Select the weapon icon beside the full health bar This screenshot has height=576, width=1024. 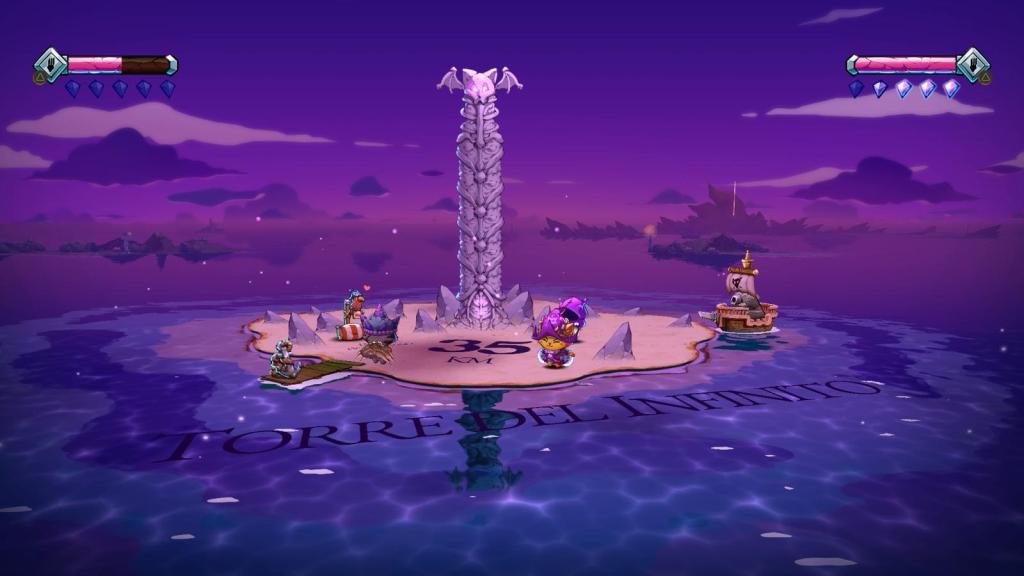pyautogui.click(x=972, y=63)
